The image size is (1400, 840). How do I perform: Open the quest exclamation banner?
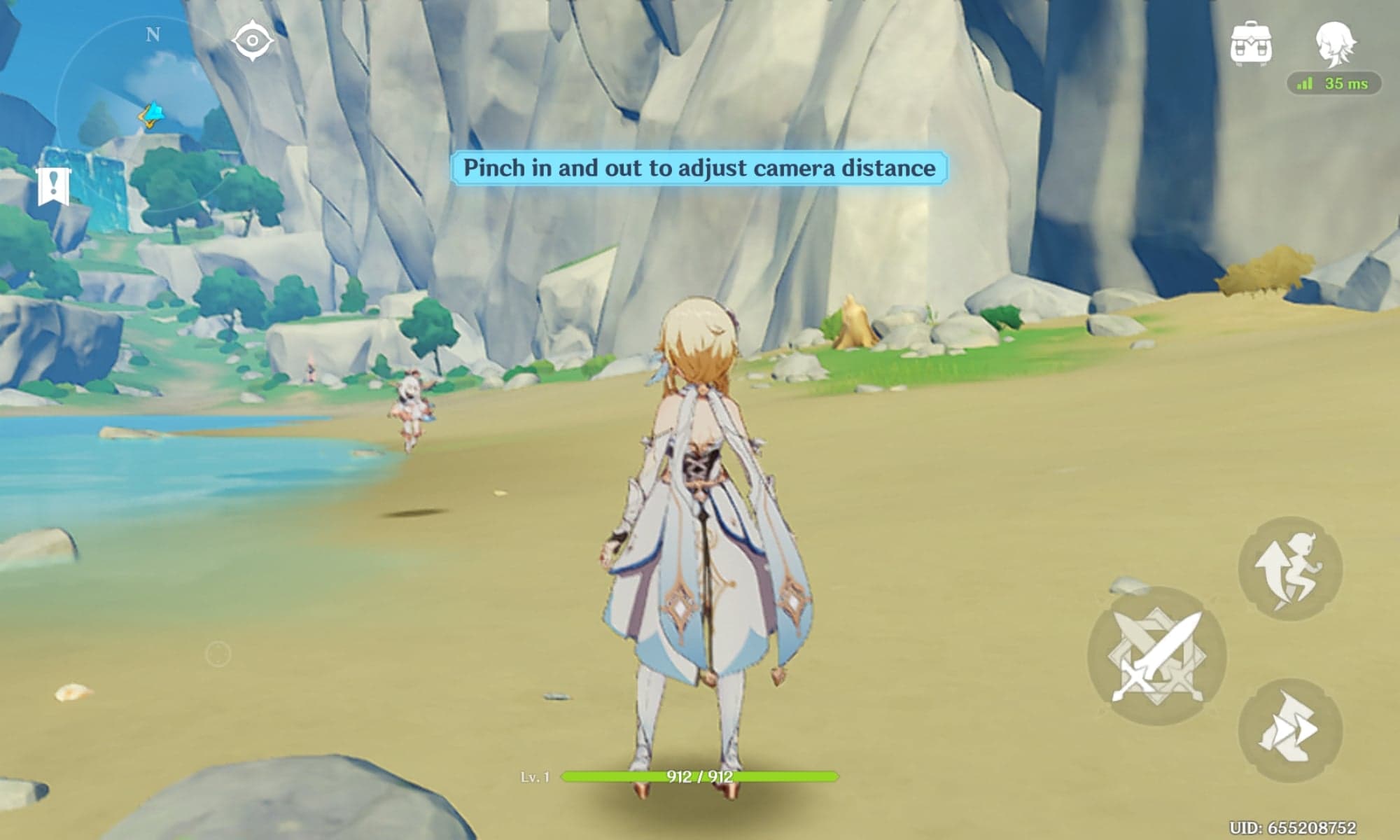coord(53,186)
